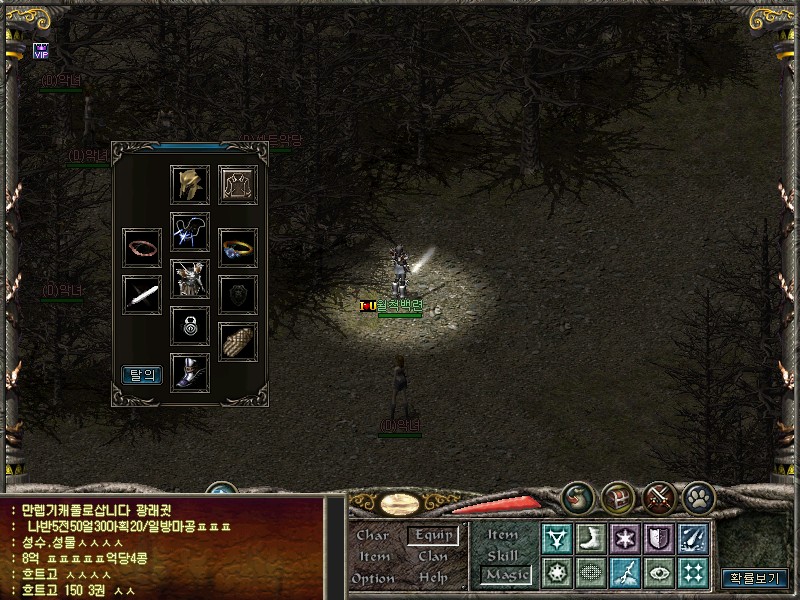Open the Option menu
This screenshot has width=800, height=600.
click(373, 578)
